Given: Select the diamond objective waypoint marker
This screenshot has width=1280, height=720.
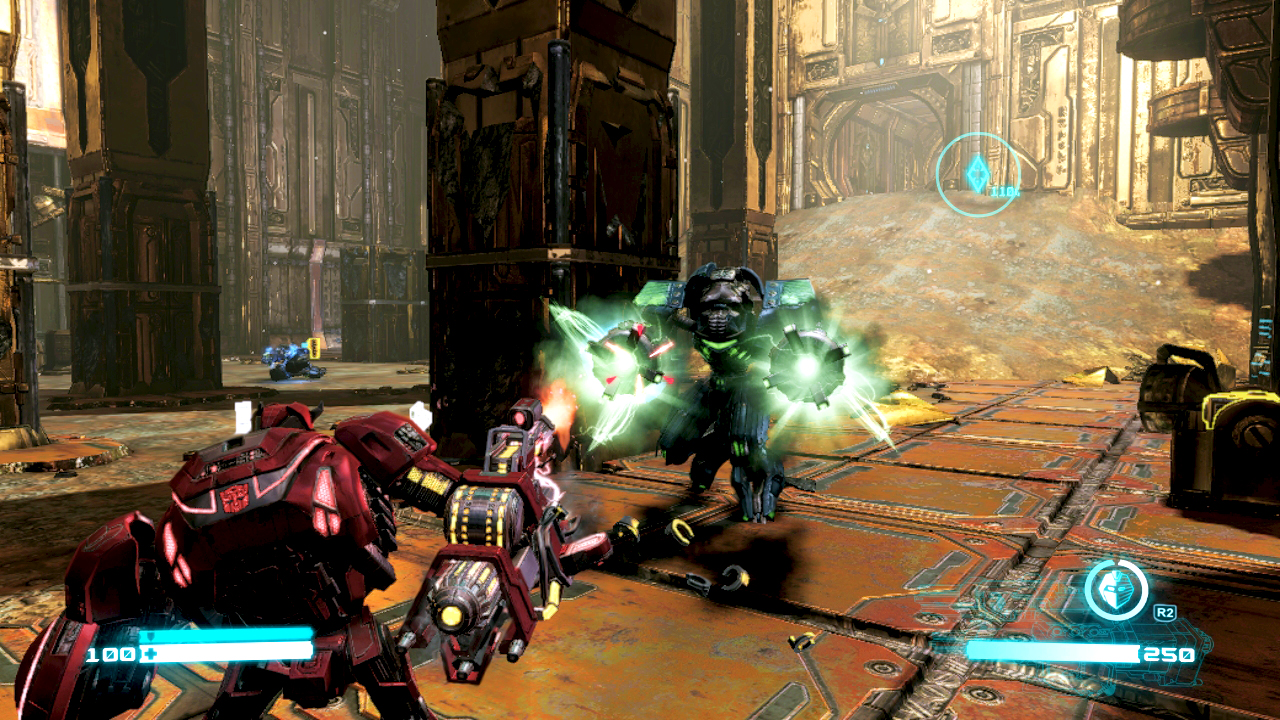Looking at the screenshot, I should click(977, 174).
